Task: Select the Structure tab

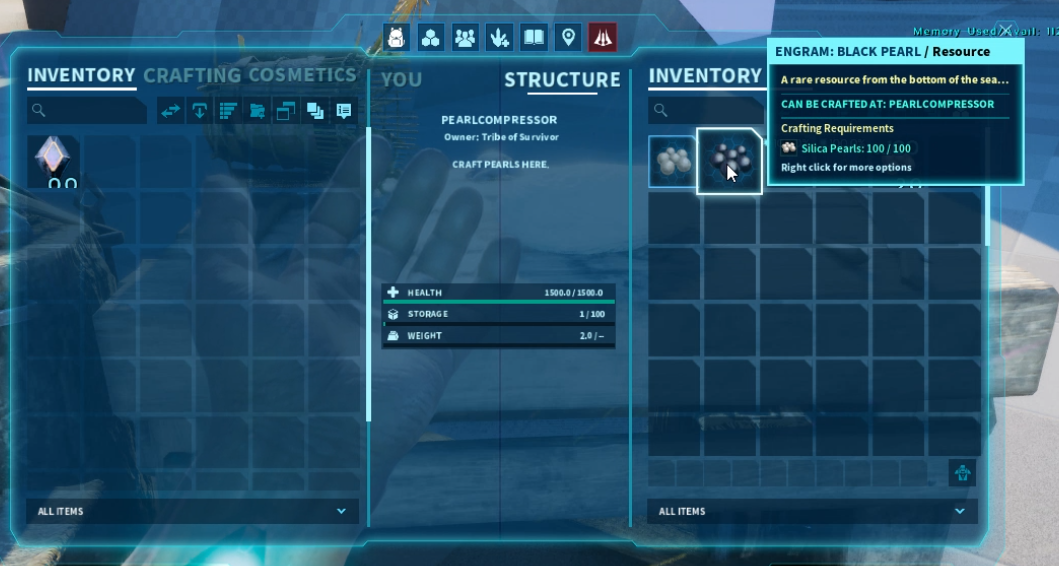Action: [x=562, y=79]
